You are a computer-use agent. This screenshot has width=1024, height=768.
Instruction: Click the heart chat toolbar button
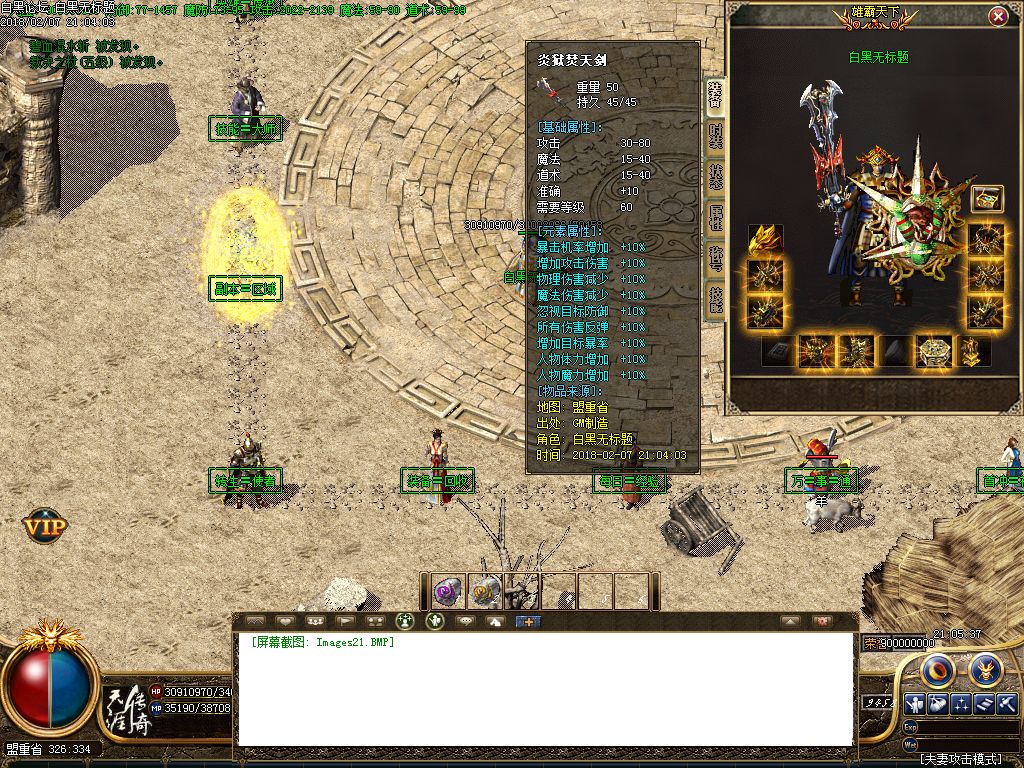pyautogui.click(x=285, y=621)
